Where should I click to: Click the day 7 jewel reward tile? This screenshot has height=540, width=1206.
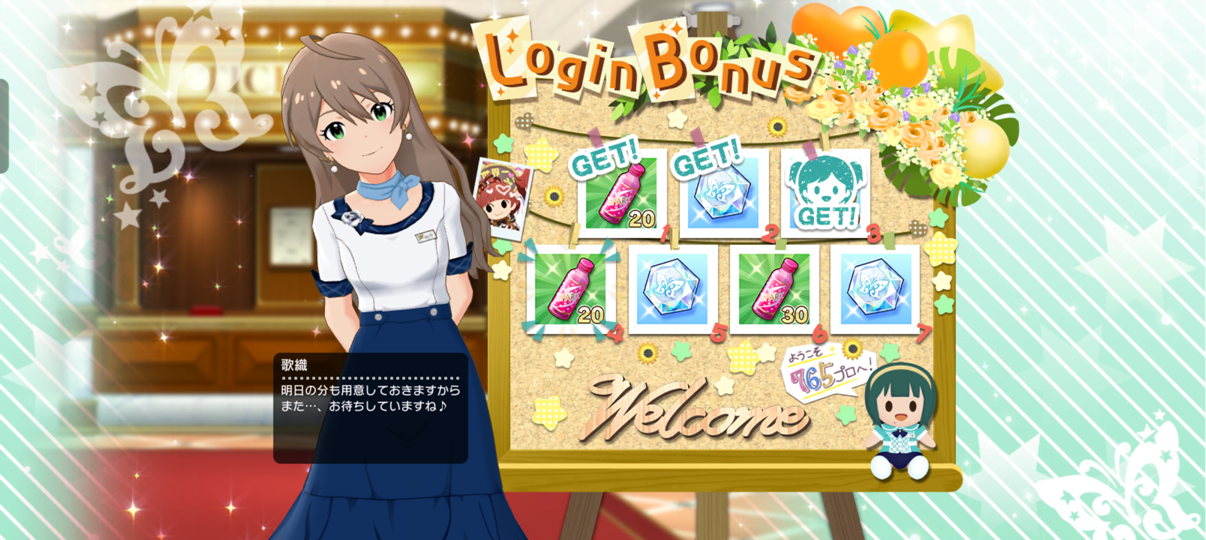click(874, 290)
